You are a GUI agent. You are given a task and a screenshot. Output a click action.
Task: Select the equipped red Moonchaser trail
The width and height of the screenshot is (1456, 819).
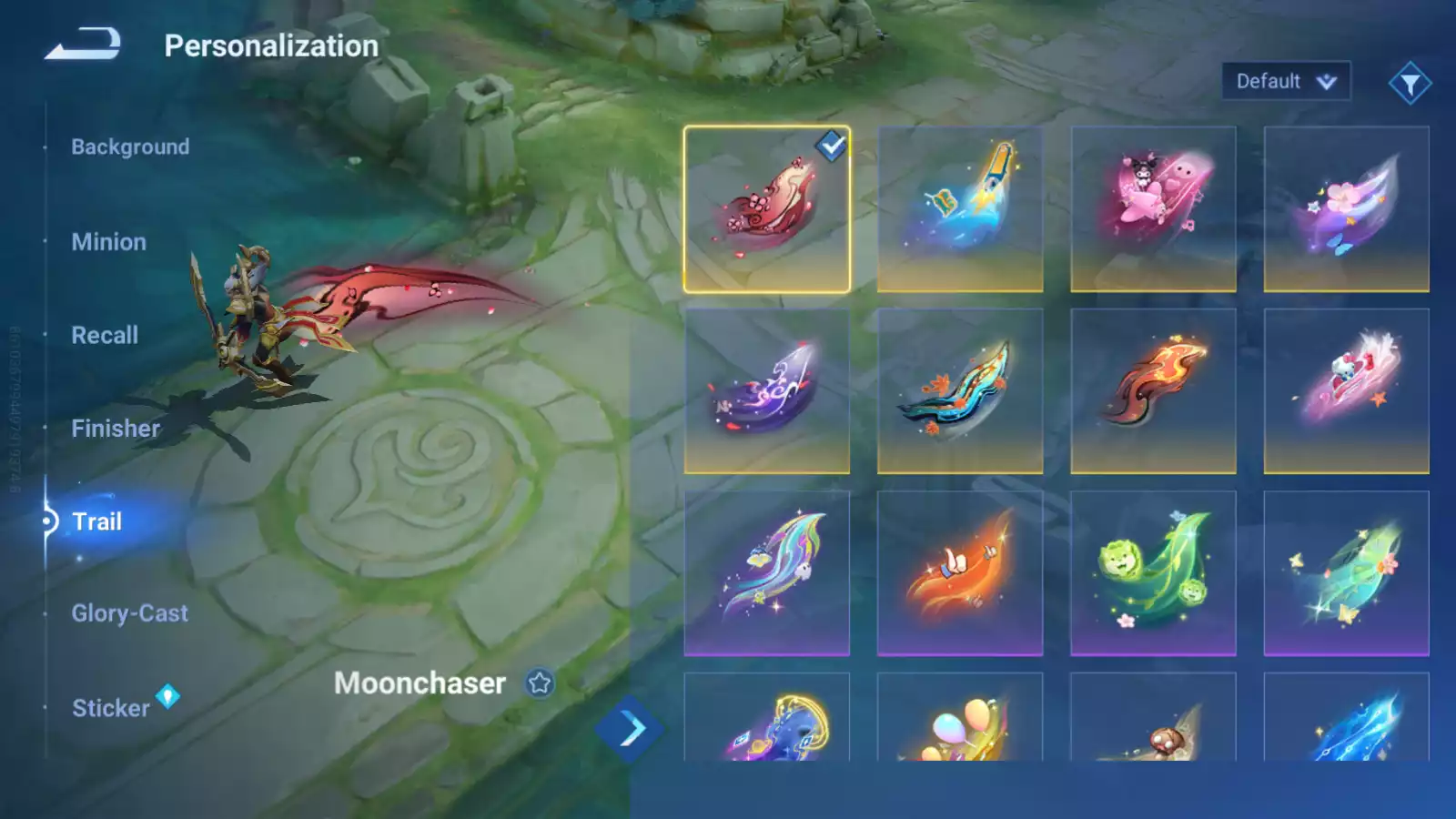click(x=766, y=209)
